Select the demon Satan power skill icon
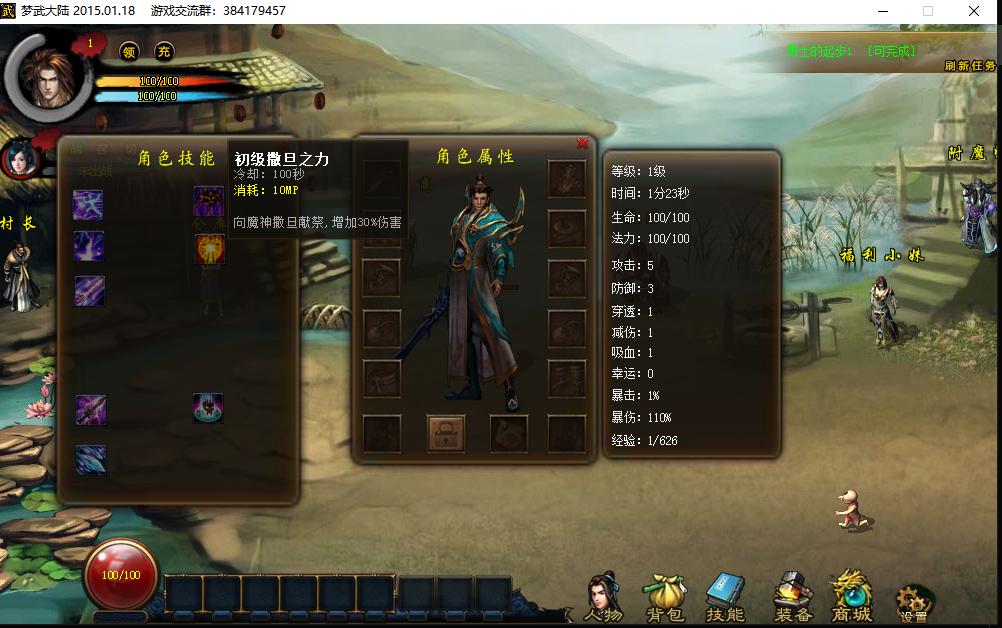 [209, 201]
